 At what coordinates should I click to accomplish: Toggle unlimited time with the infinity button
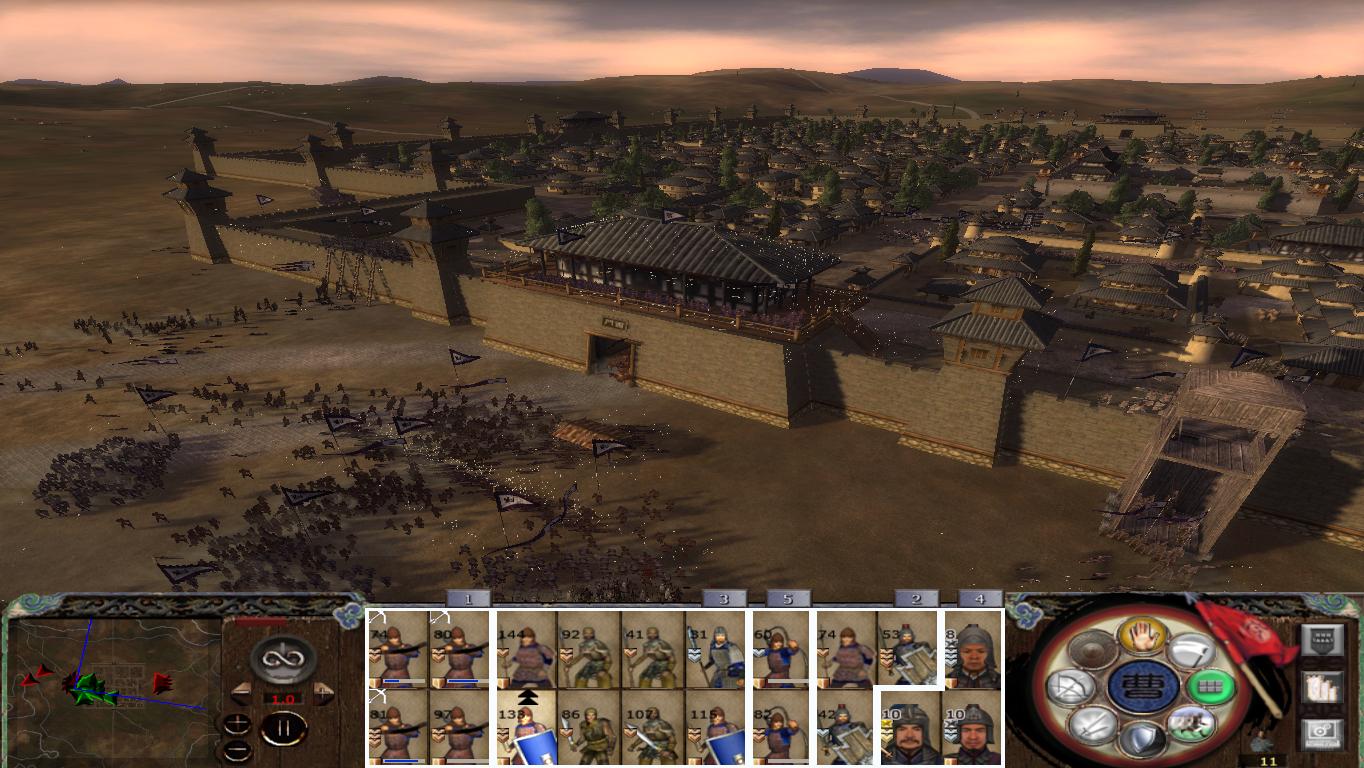pyautogui.click(x=282, y=658)
